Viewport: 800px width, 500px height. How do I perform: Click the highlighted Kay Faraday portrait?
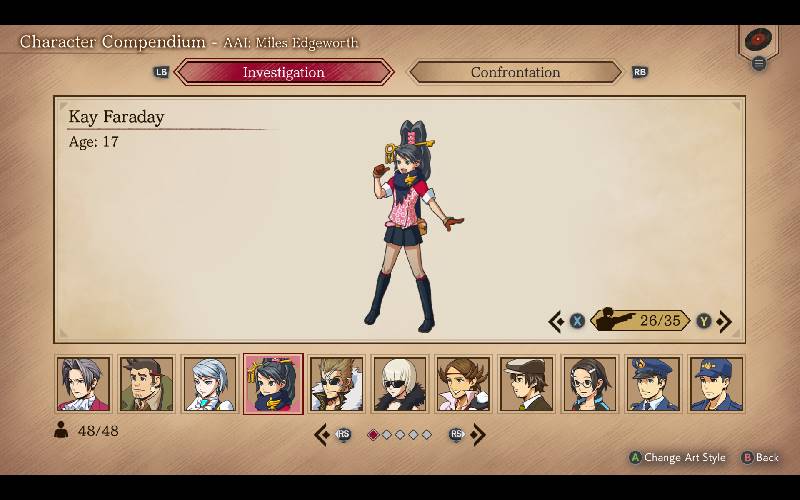(x=273, y=384)
